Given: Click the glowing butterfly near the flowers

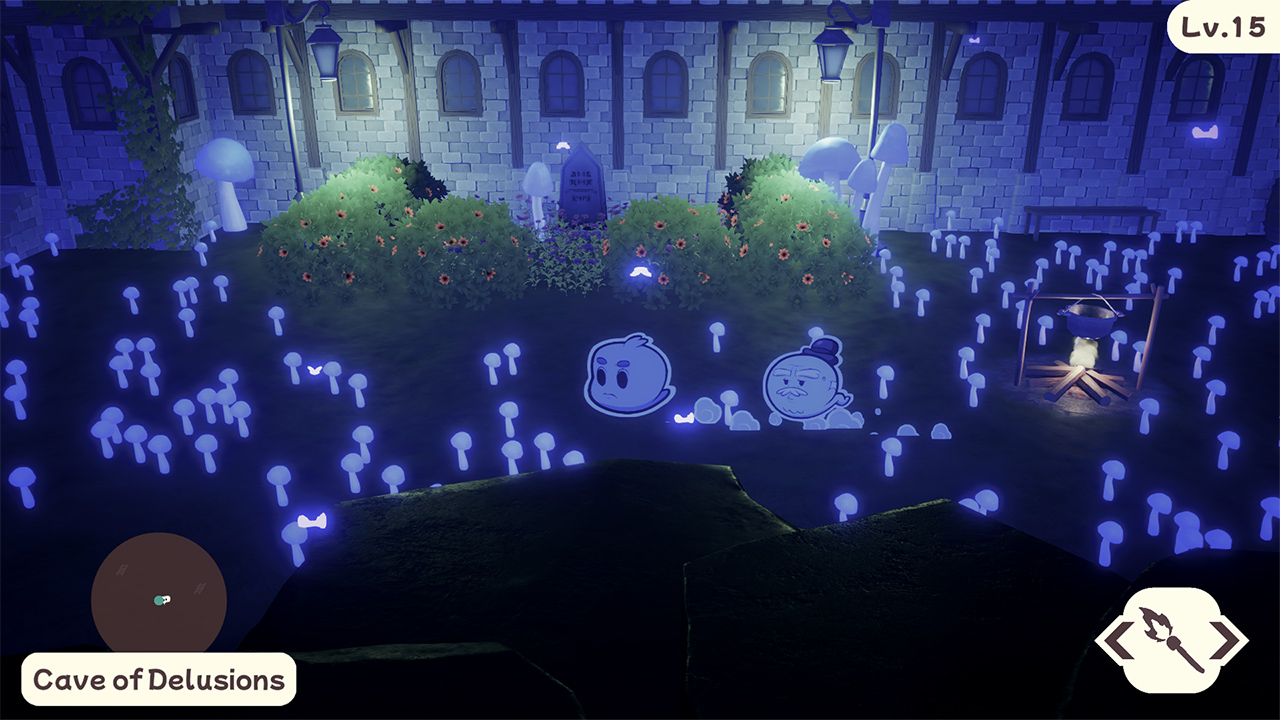Looking at the screenshot, I should coord(641,271).
